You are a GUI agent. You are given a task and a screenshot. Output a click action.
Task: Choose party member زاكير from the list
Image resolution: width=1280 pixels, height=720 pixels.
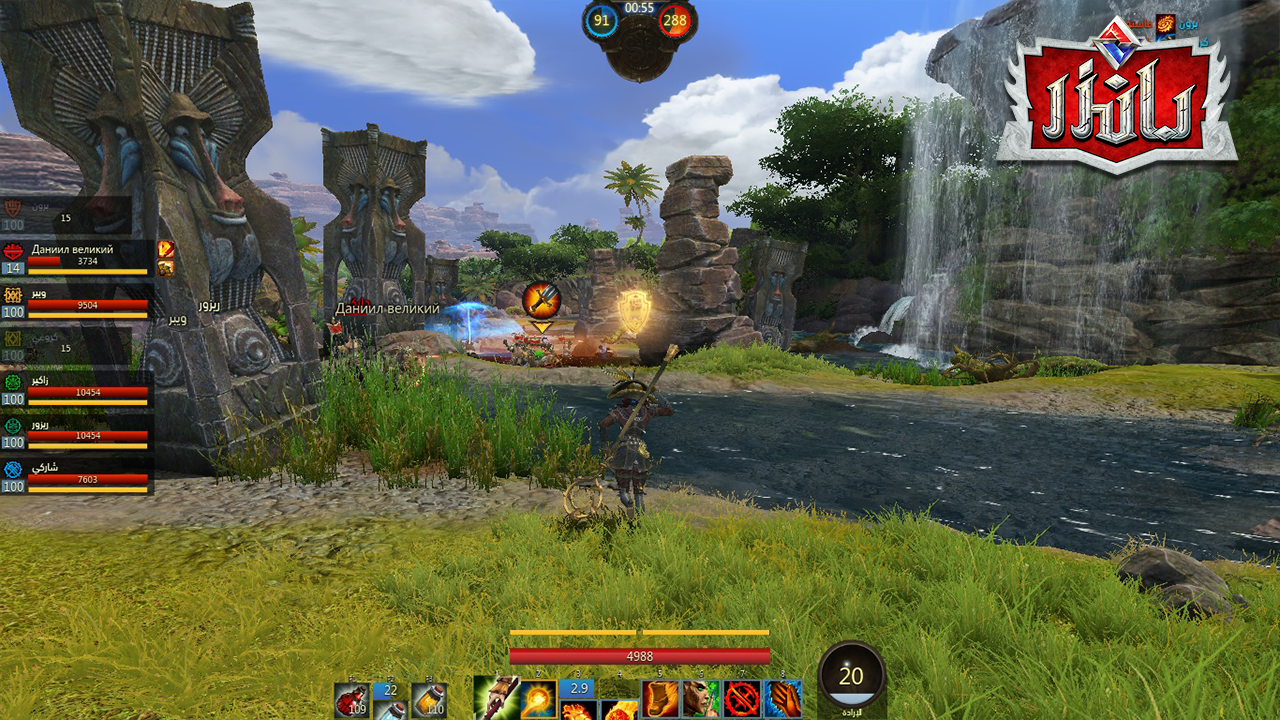(78, 387)
